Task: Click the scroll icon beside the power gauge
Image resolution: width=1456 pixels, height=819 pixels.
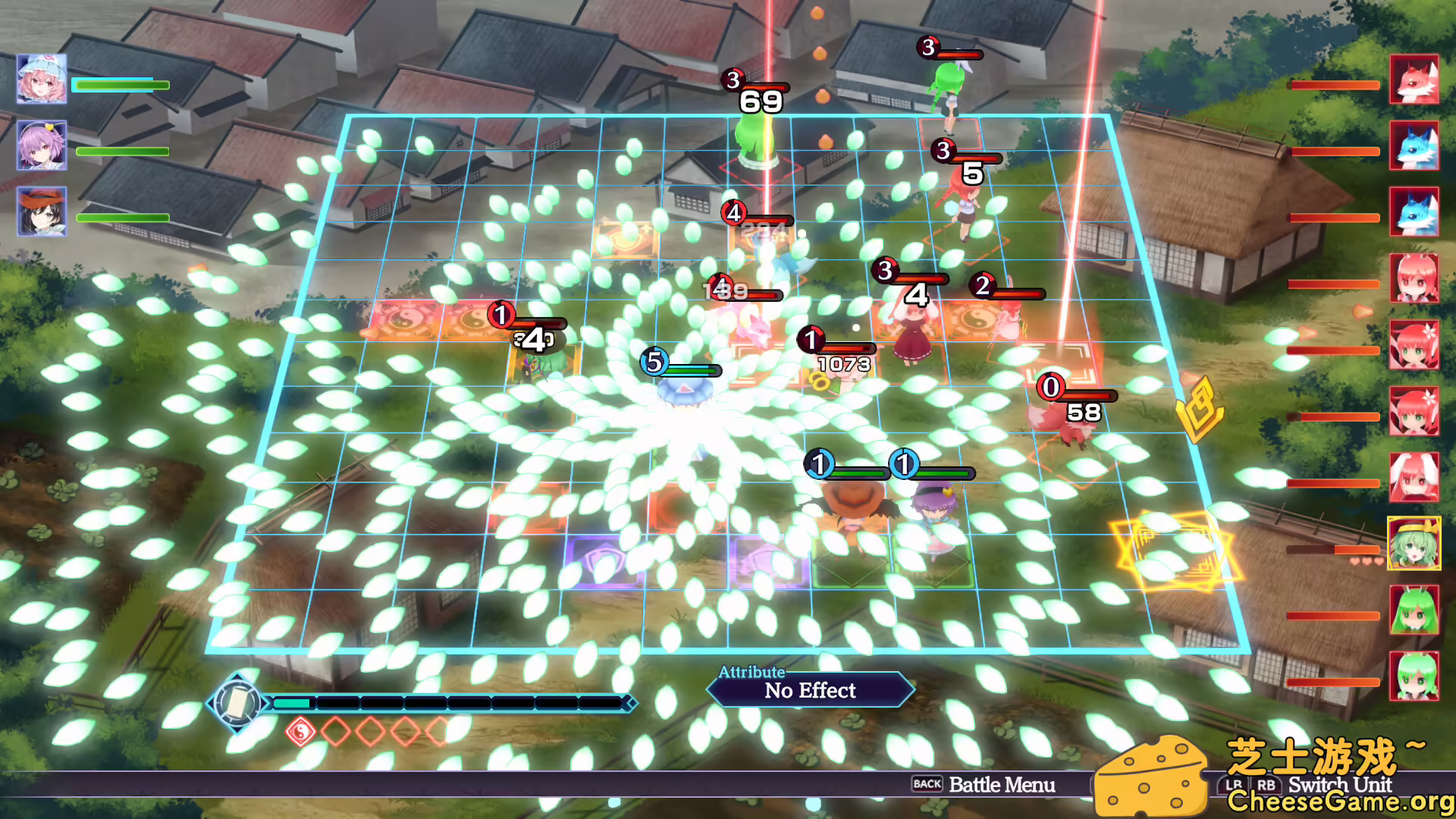Action: 237,701
